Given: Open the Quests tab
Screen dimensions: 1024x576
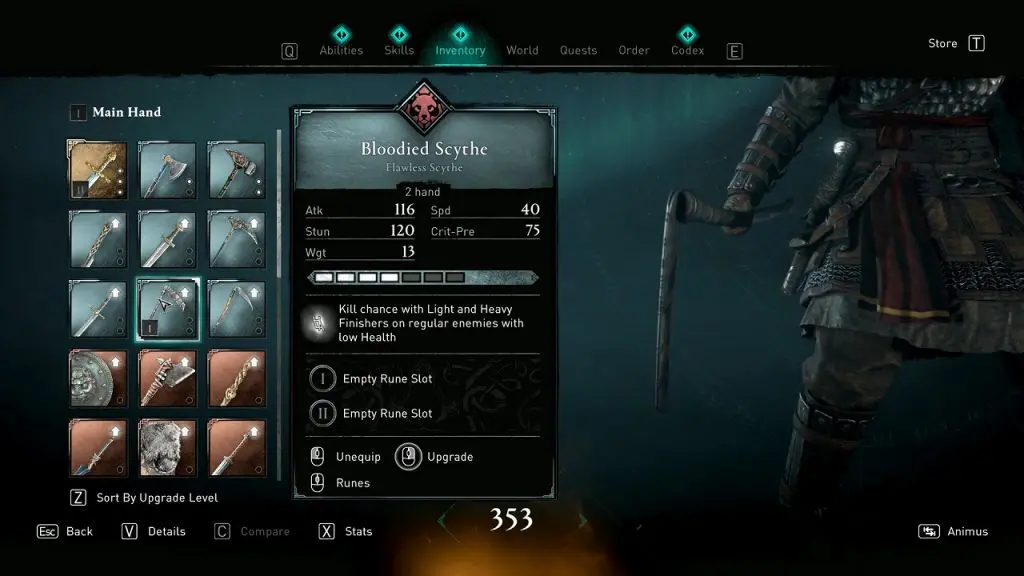Looking at the screenshot, I should point(578,50).
